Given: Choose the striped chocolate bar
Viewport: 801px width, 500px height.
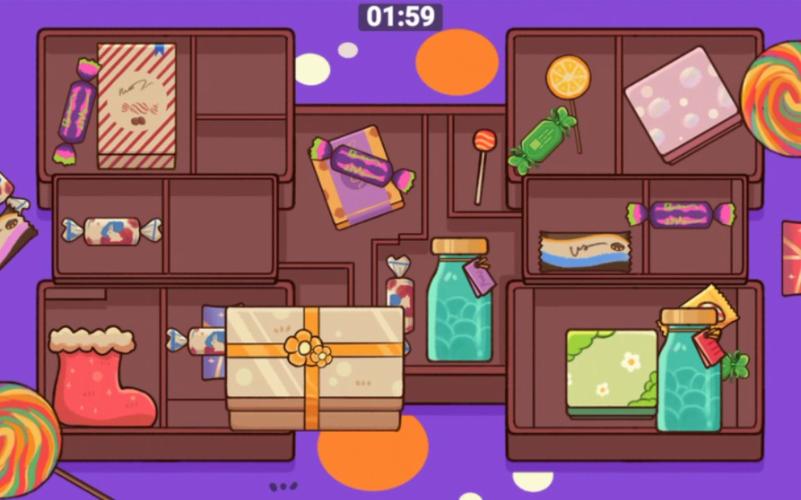Looking at the screenshot, I should (585, 251).
